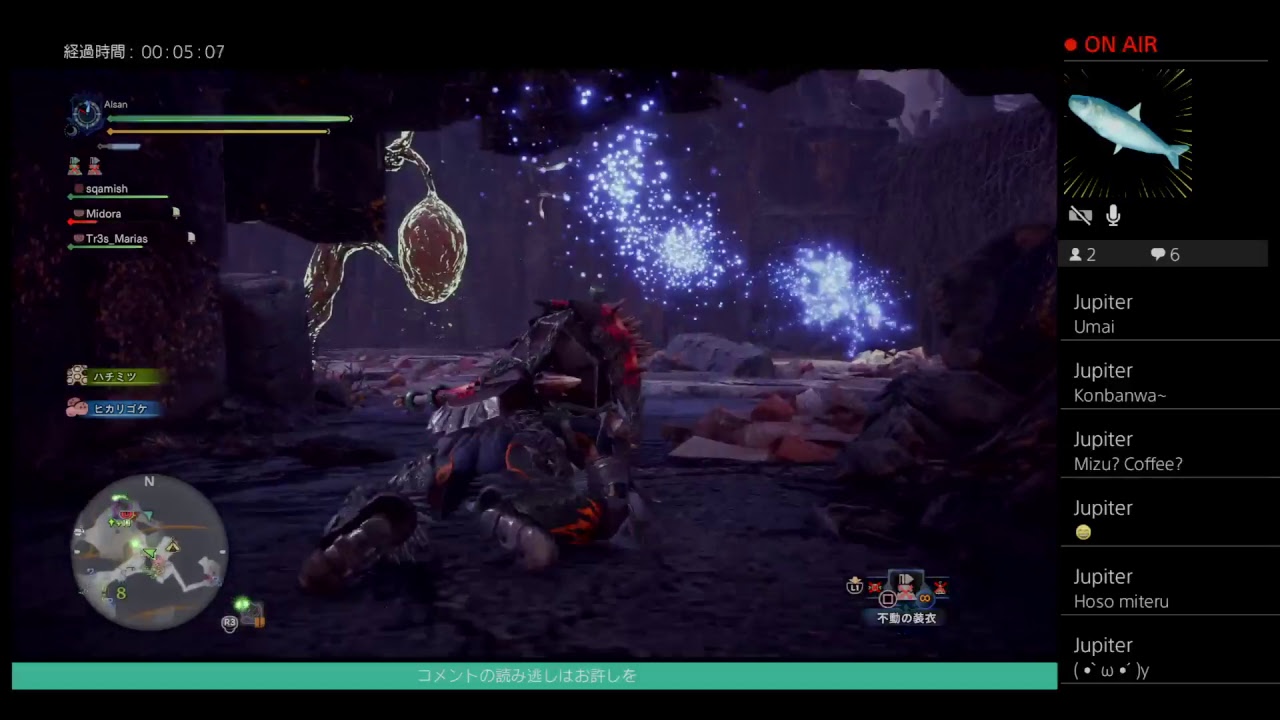The height and width of the screenshot is (720, 1280).
Task: Click the ON AIR status label
Action: [1122, 45]
